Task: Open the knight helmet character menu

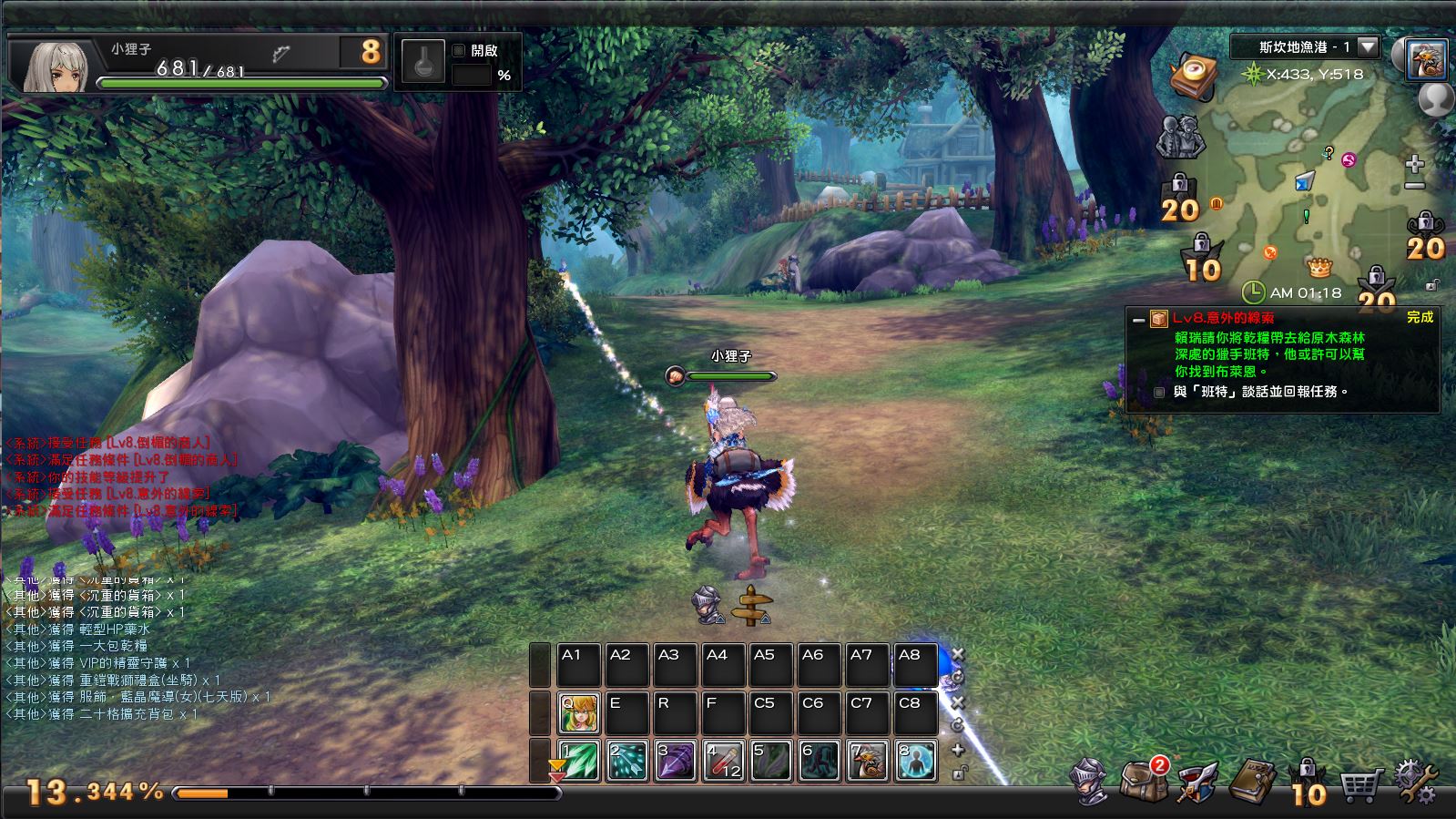Action: click(1090, 782)
